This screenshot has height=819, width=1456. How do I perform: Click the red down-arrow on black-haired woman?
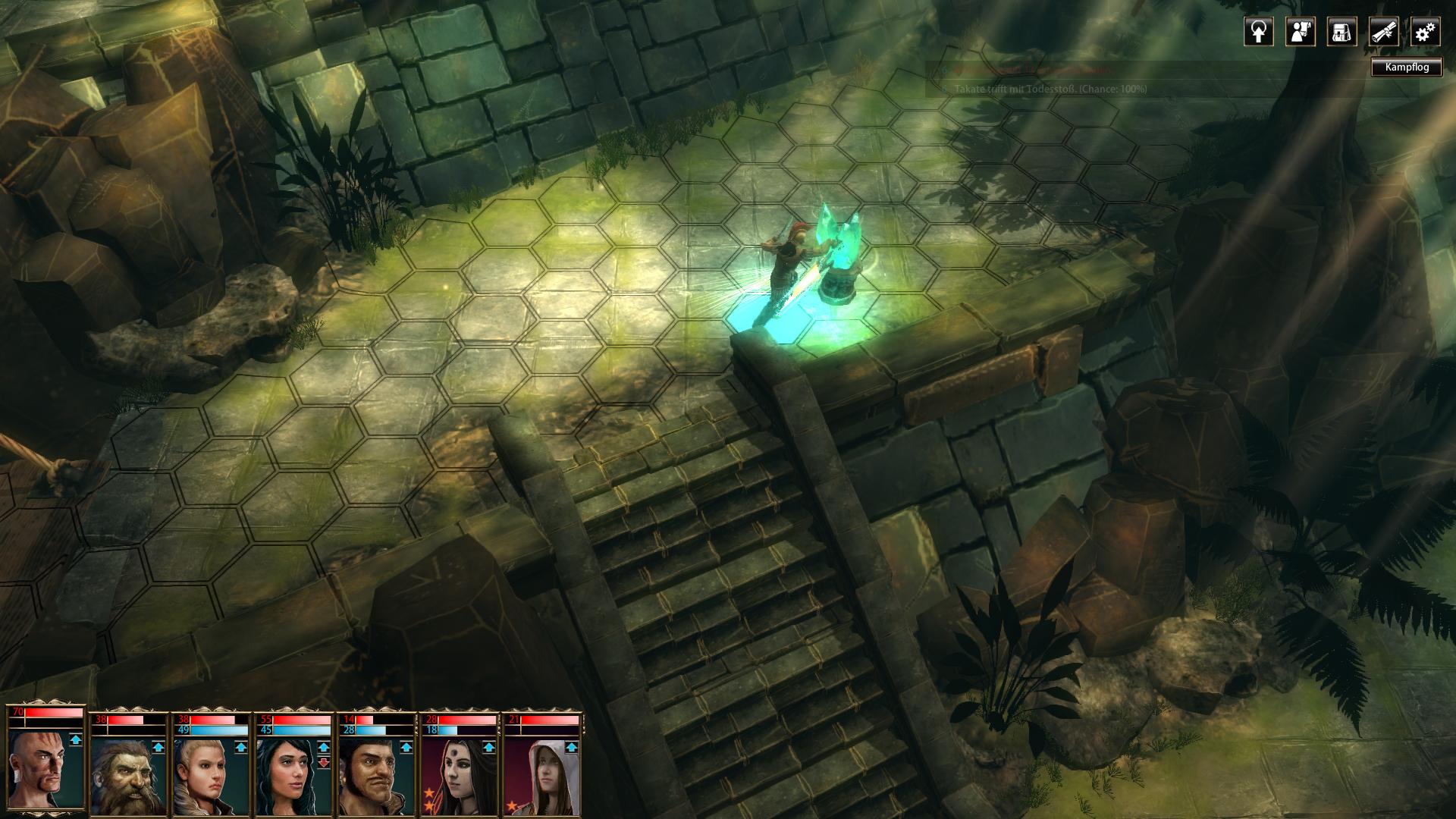(324, 762)
